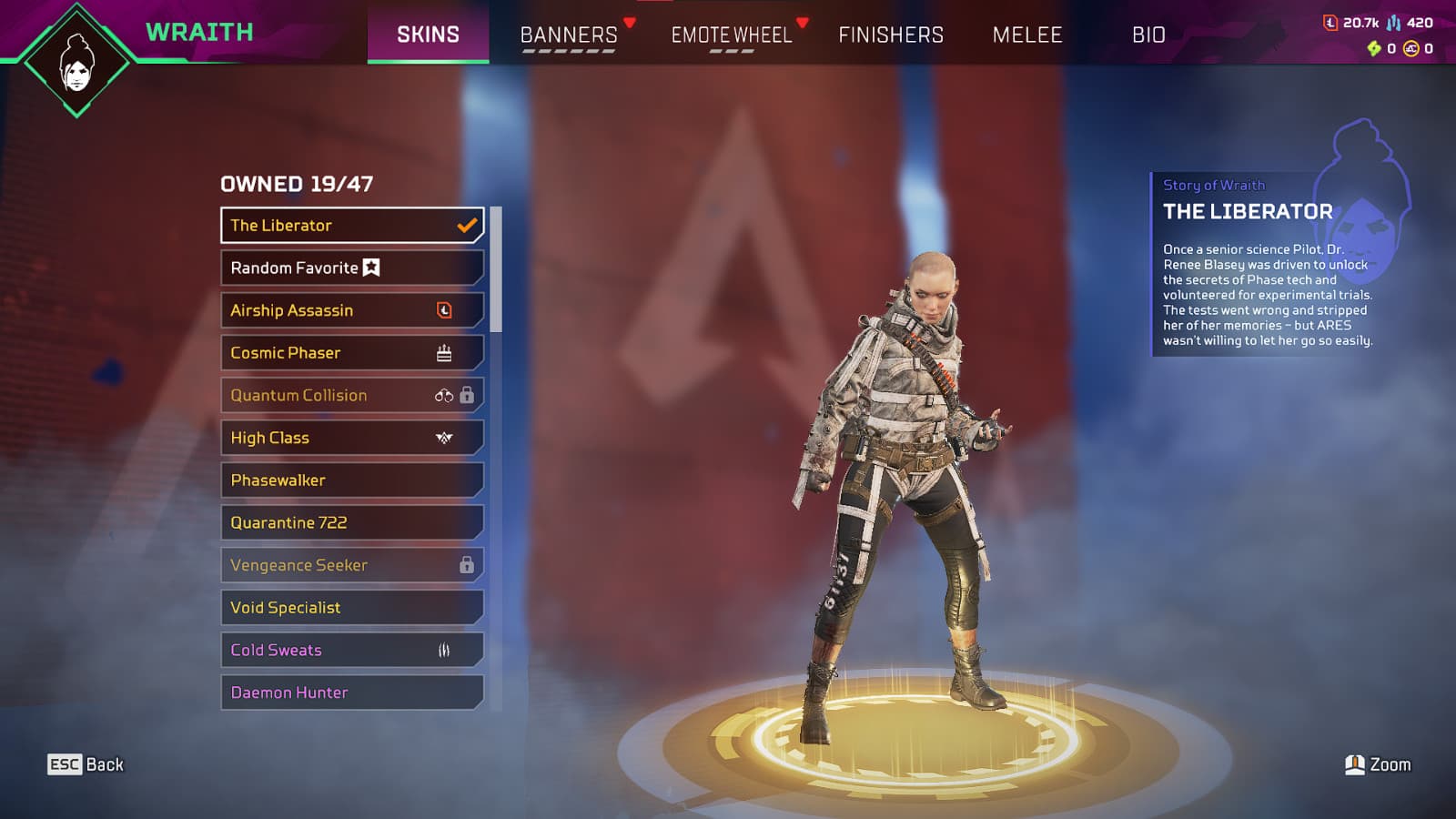Switch to the FINISHERS tab

[890, 35]
